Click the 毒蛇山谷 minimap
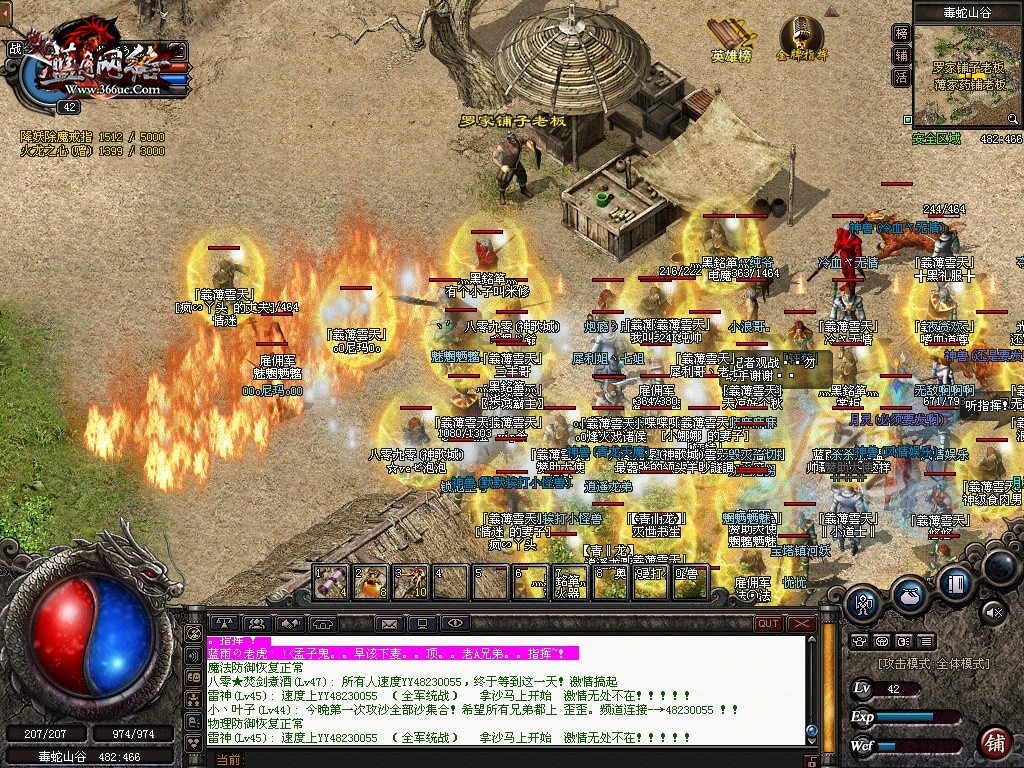 click(x=968, y=78)
